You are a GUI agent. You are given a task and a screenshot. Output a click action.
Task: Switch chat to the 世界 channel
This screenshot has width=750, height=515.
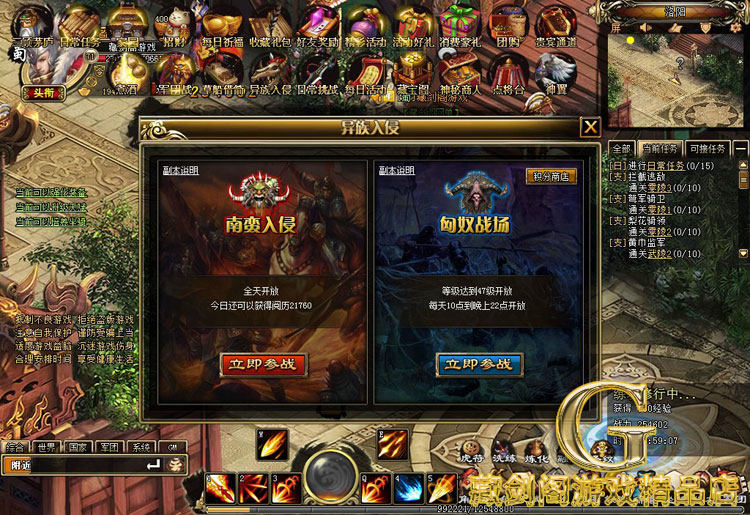45,447
